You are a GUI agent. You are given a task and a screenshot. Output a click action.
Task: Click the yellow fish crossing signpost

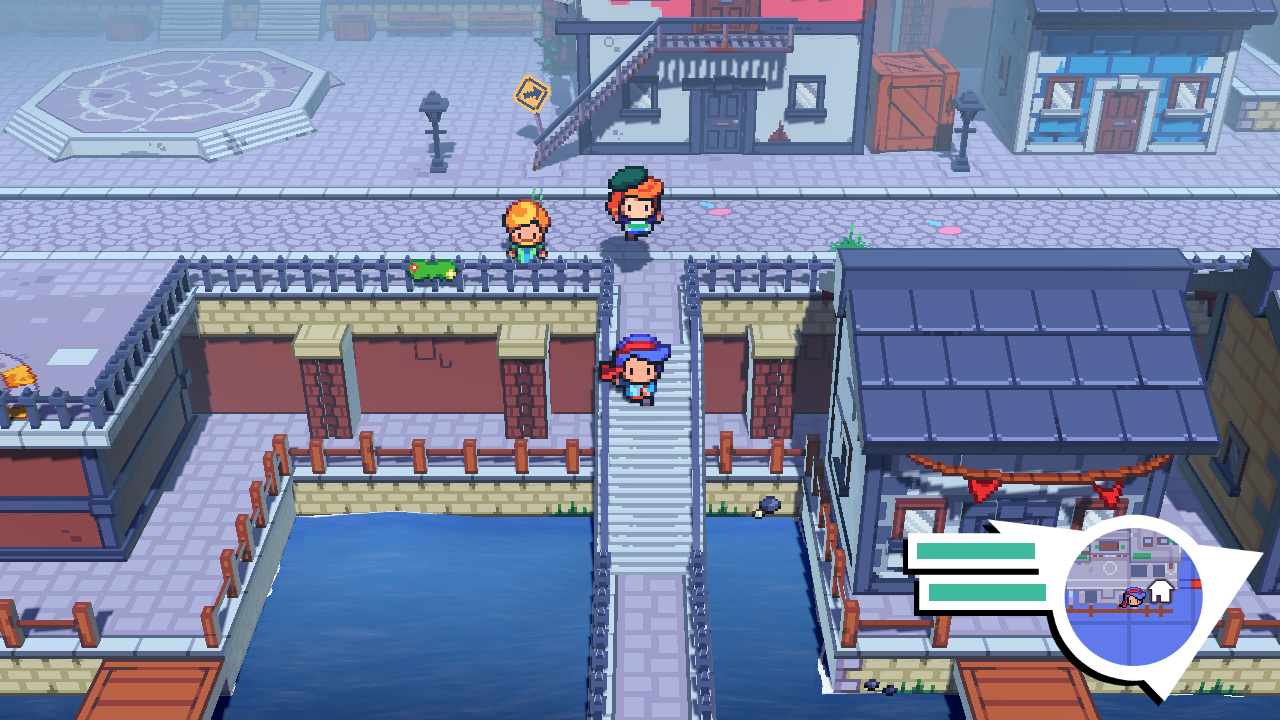pyautogui.click(x=534, y=92)
